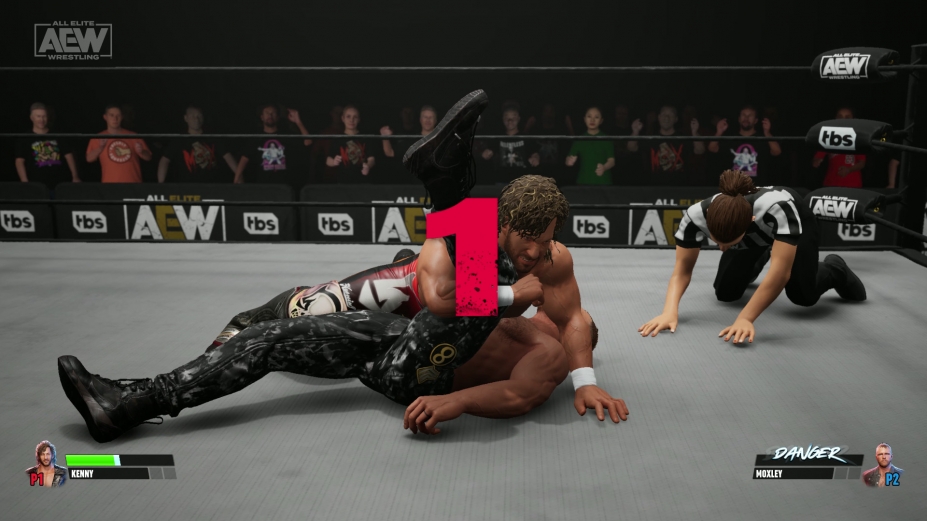Click the All Elite Wrestling logo watermark
927x521 pixels.
[x=73, y=41]
